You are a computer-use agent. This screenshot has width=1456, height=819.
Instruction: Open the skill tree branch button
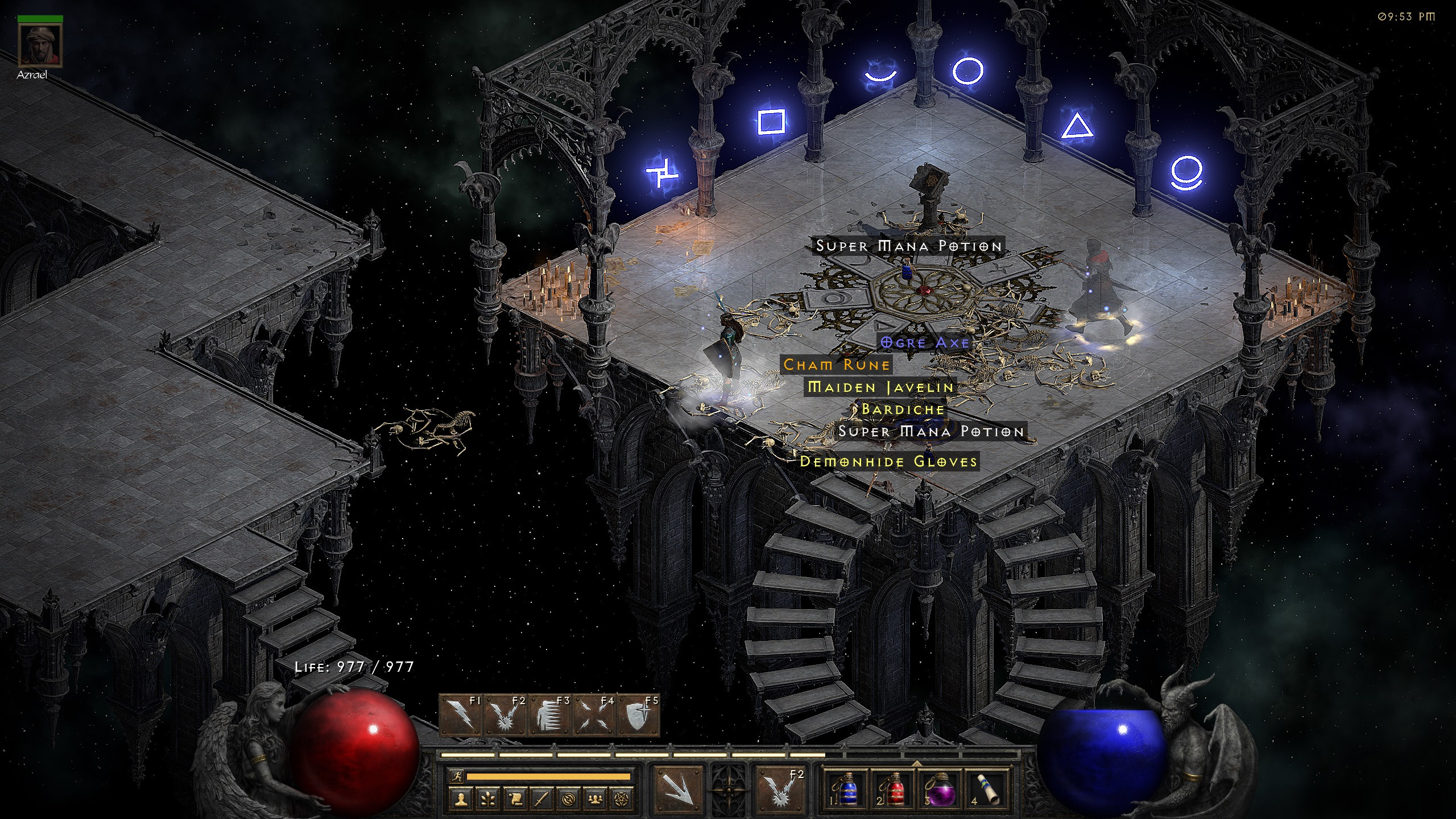488,800
